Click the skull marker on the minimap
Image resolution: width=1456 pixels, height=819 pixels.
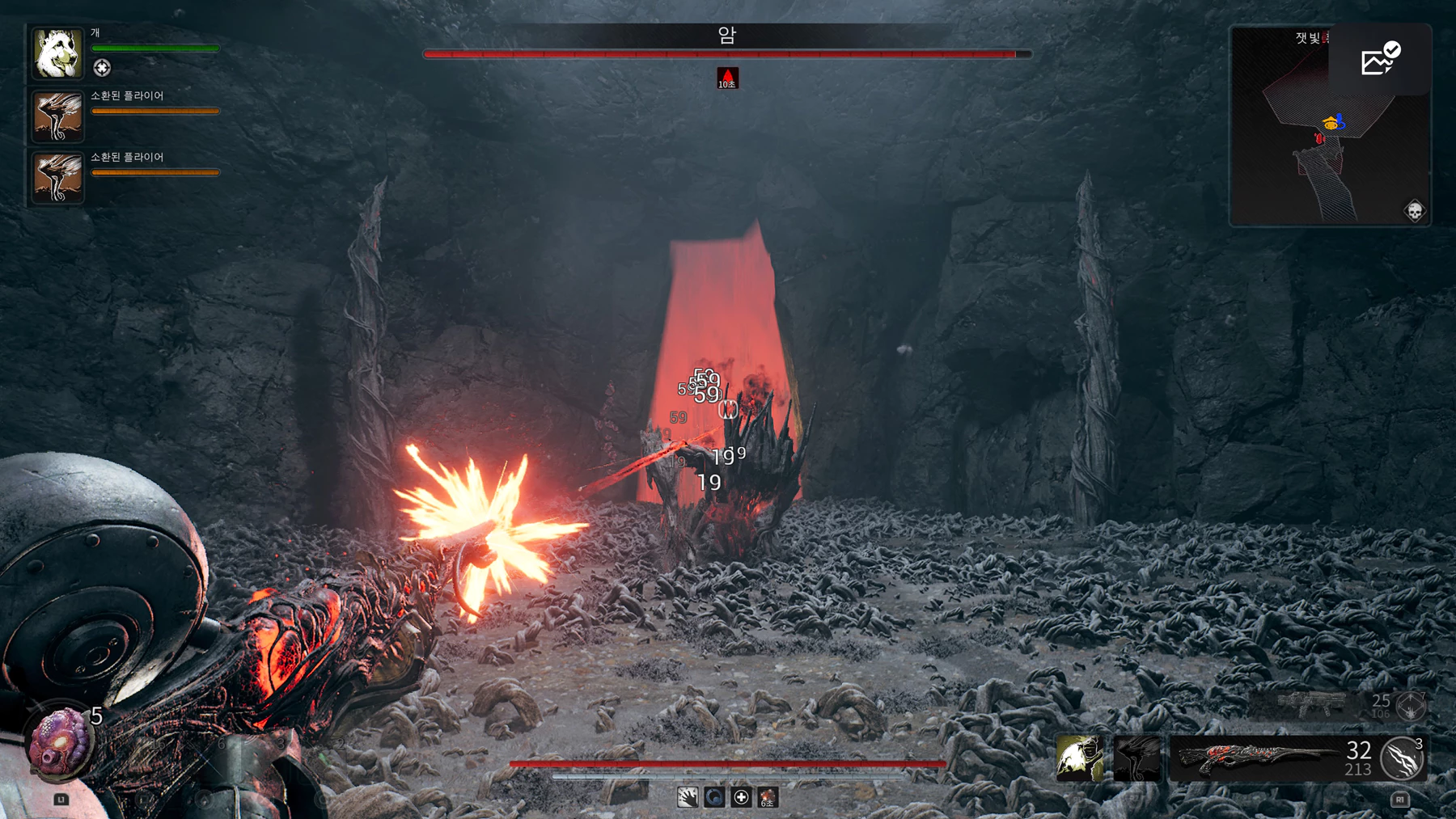click(x=1414, y=211)
